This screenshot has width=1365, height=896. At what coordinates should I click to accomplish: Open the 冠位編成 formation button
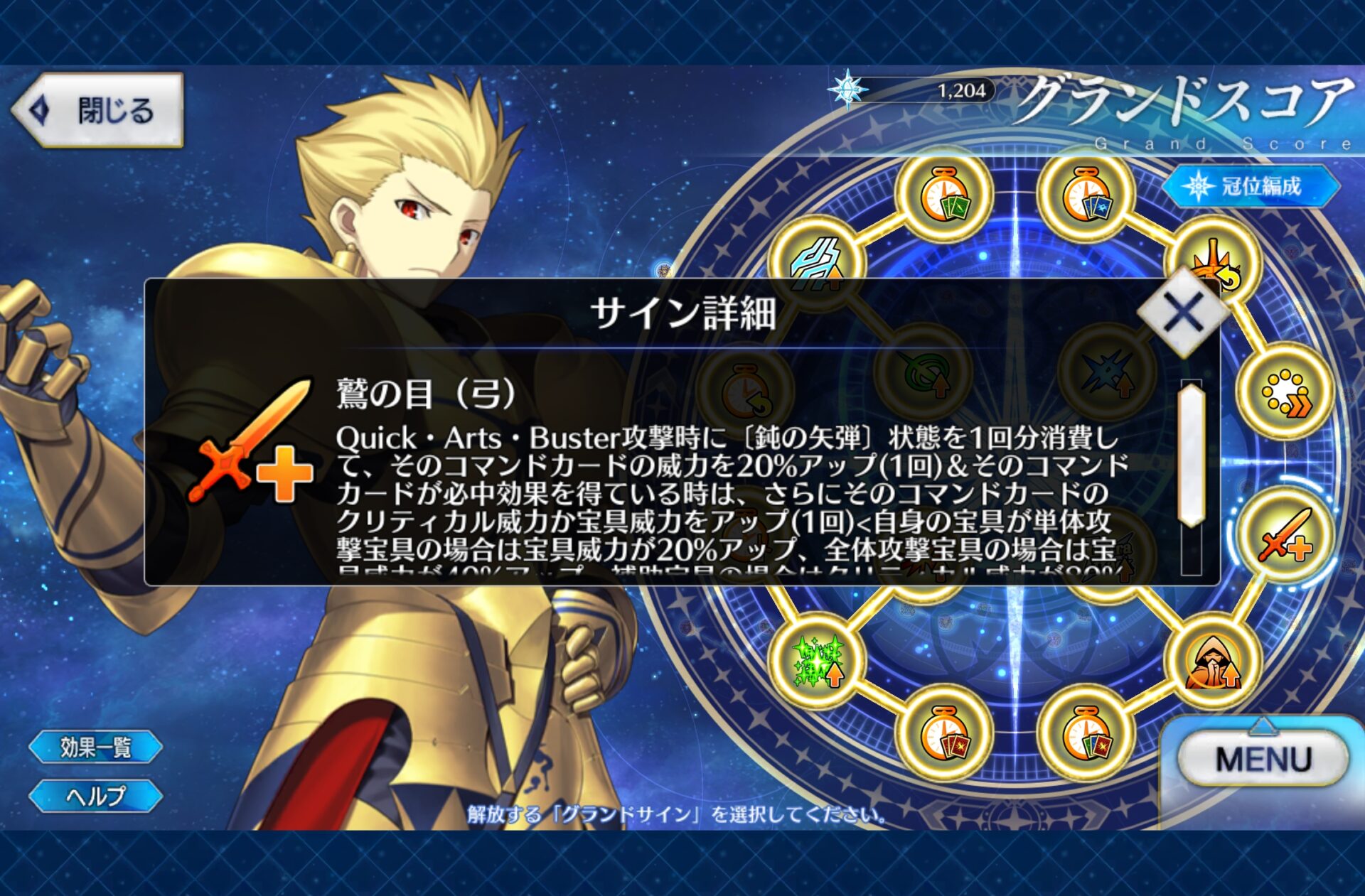1251,186
